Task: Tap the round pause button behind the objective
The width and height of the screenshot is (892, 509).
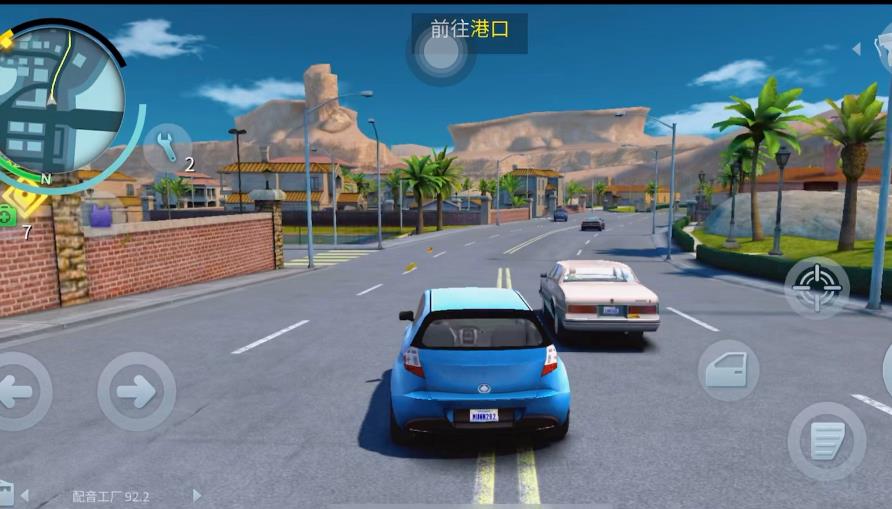Action: point(440,54)
